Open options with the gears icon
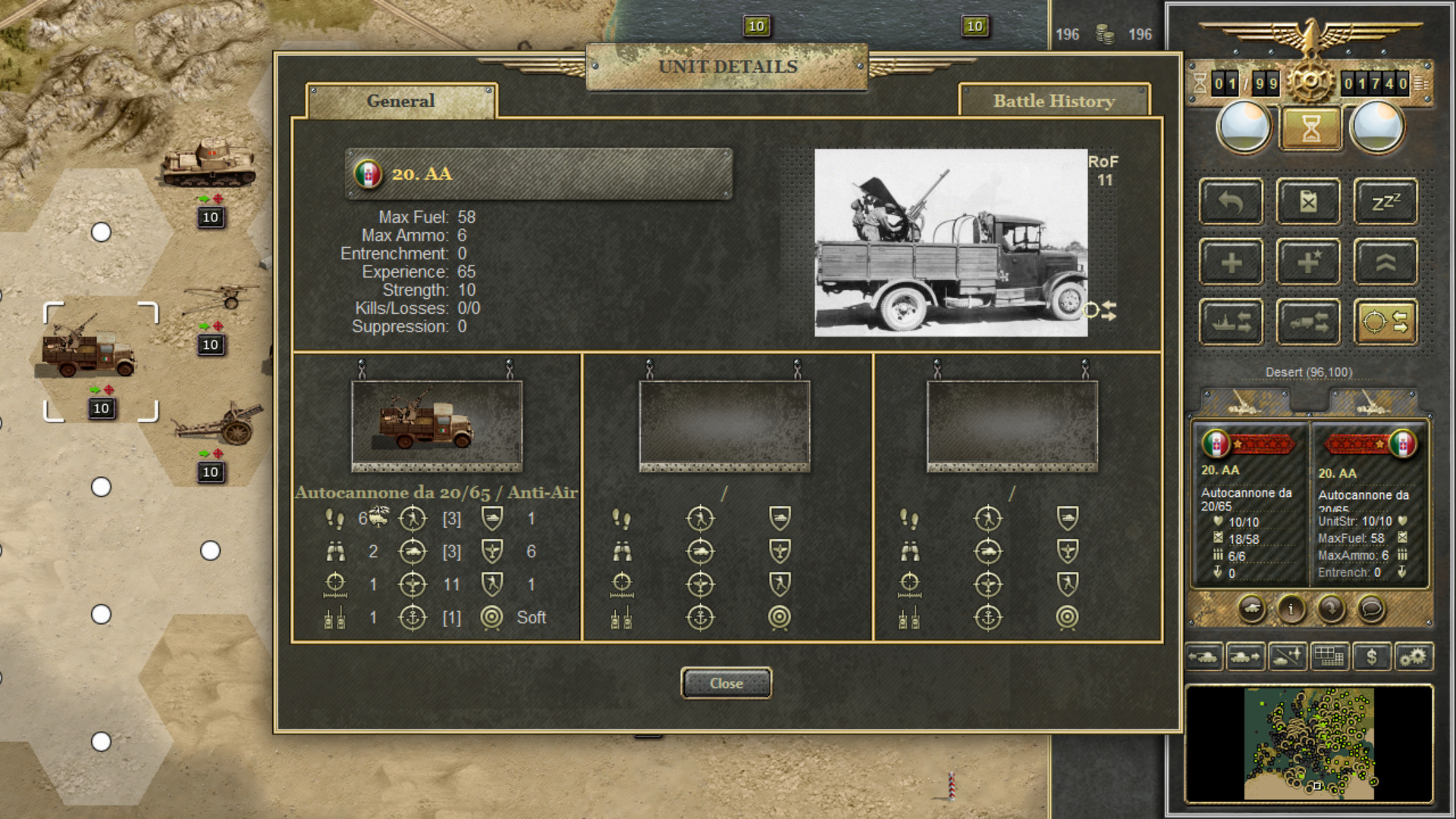The width and height of the screenshot is (1456, 819). pyautogui.click(x=1415, y=657)
